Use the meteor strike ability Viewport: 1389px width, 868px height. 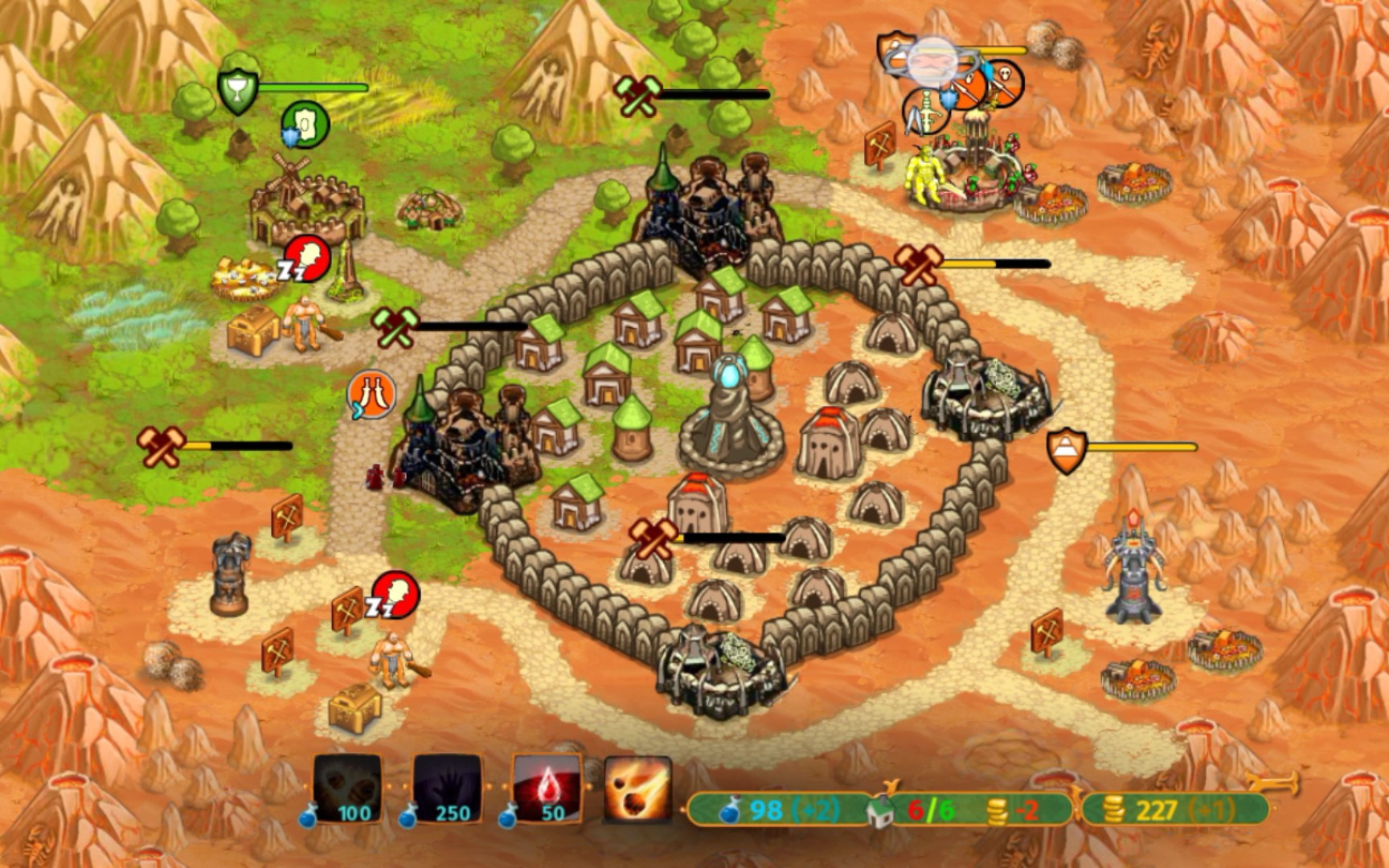[638, 789]
